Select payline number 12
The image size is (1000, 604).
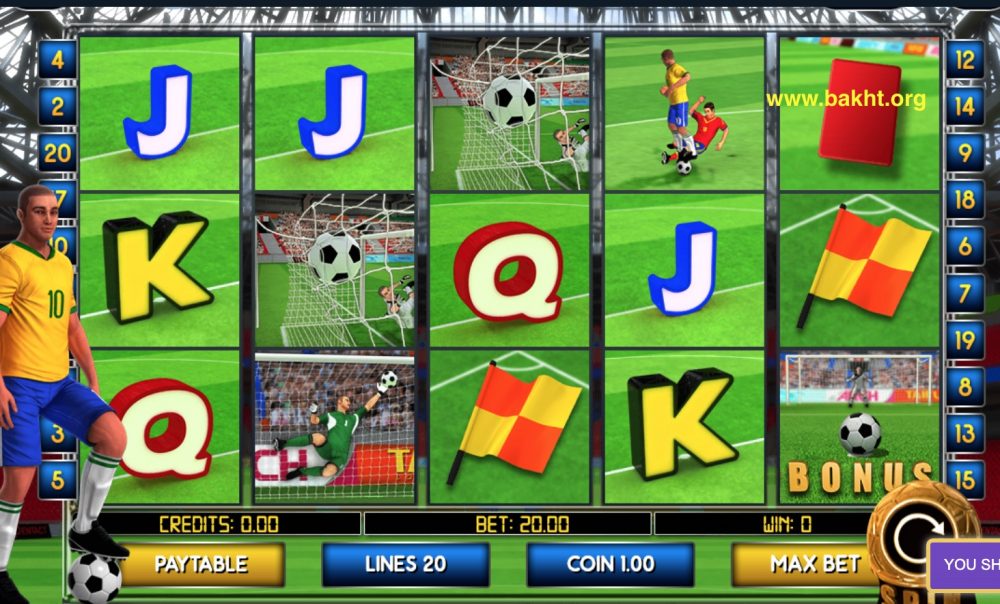(964, 60)
